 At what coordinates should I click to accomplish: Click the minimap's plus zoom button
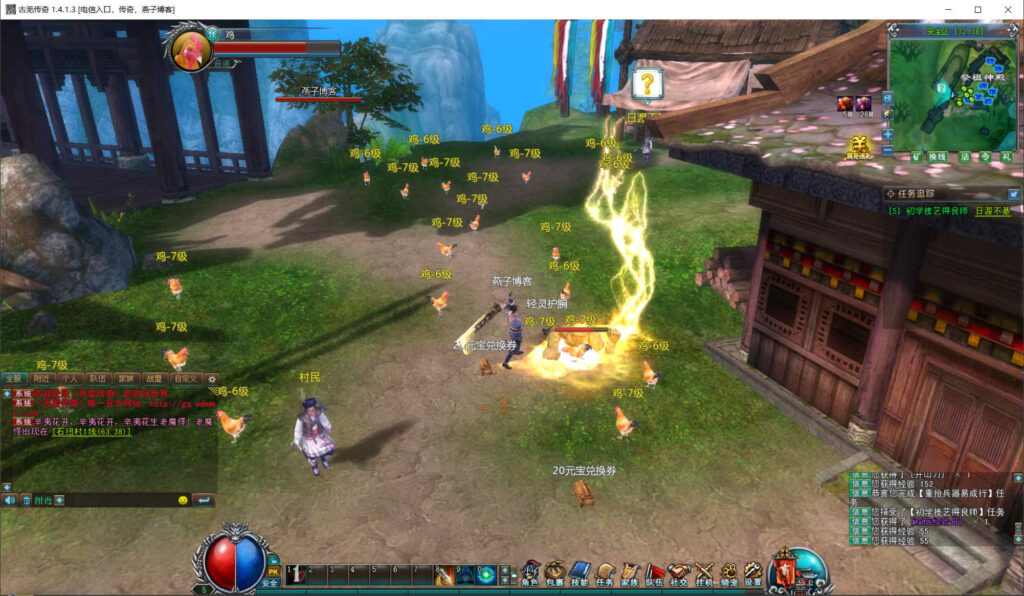[x=887, y=133]
